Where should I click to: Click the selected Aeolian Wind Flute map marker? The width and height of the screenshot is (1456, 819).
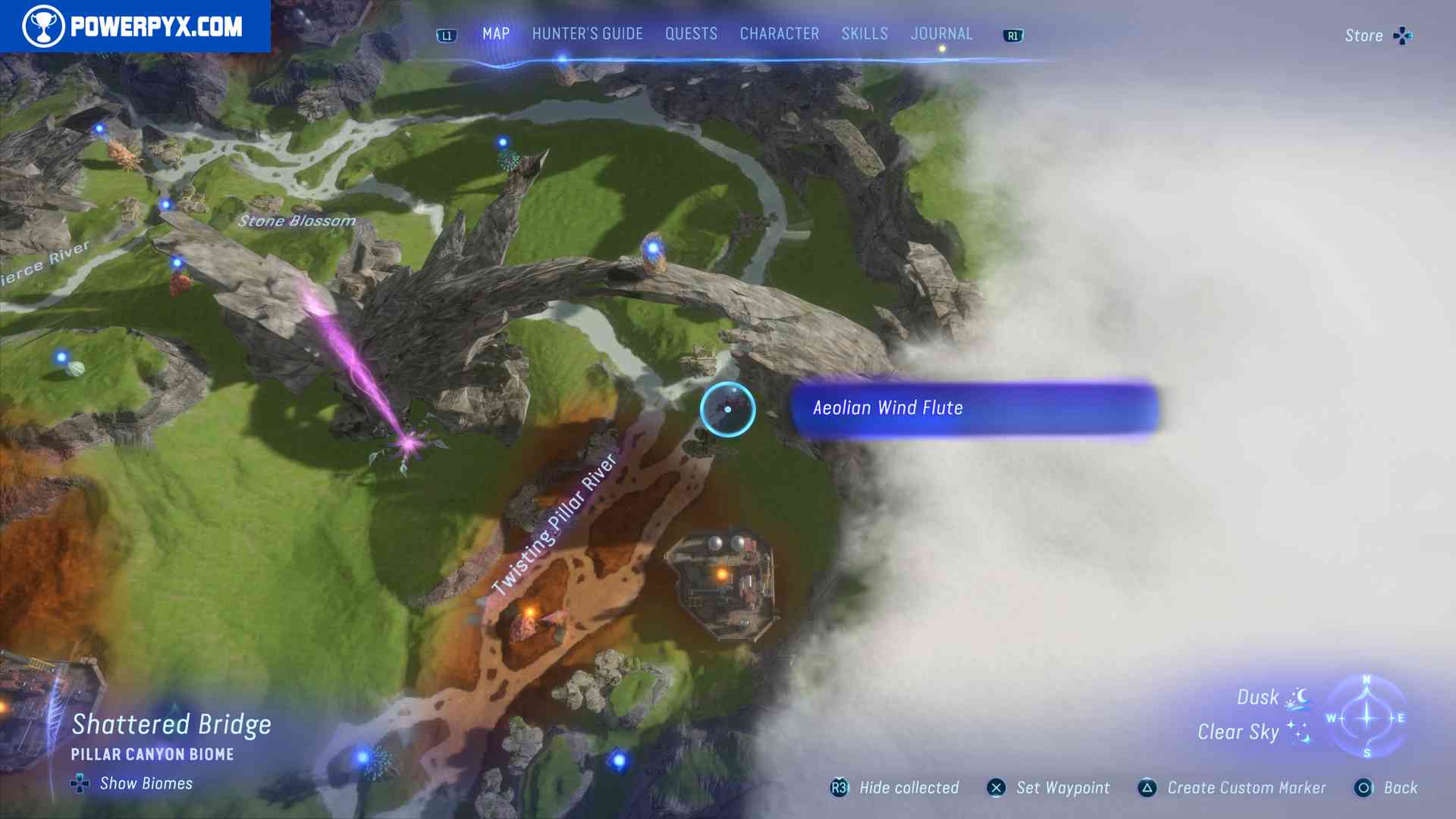(x=727, y=409)
